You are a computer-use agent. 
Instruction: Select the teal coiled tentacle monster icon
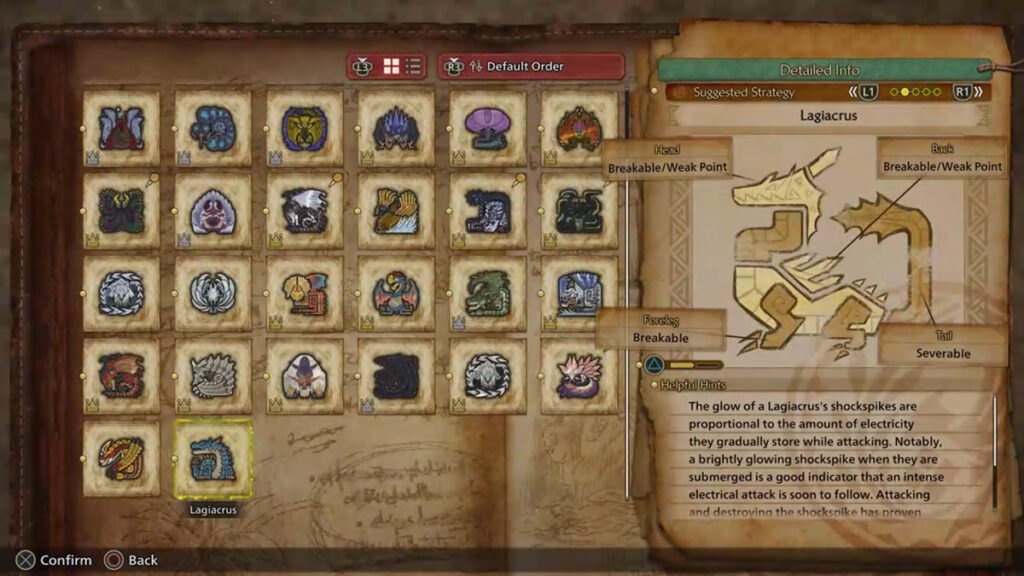pos(213,128)
